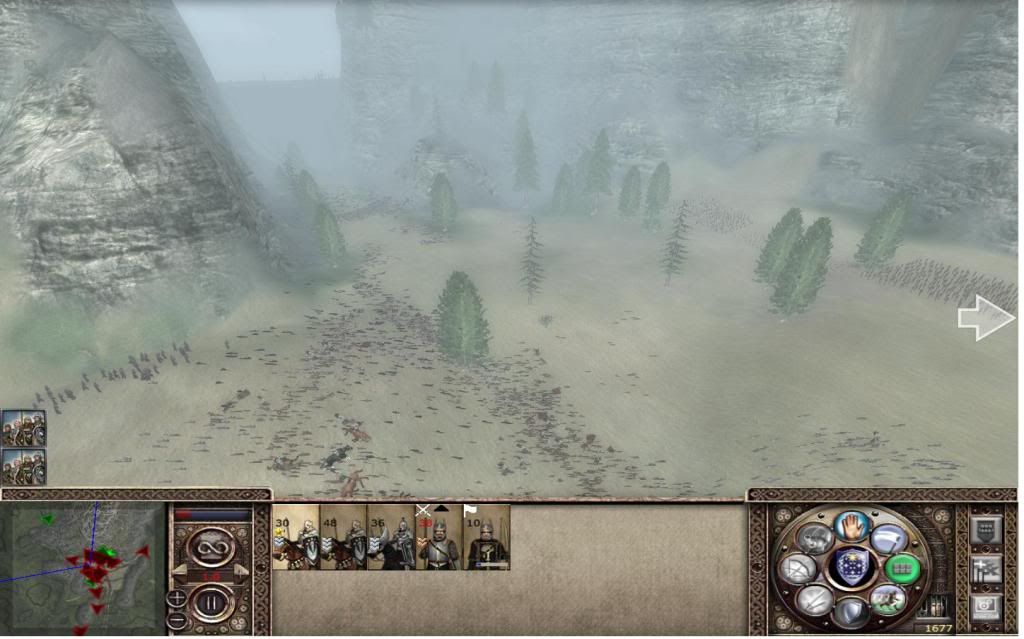Open the general's faction shield in center
The height and width of the screenshot is (639, 1024).
[851, 568]
